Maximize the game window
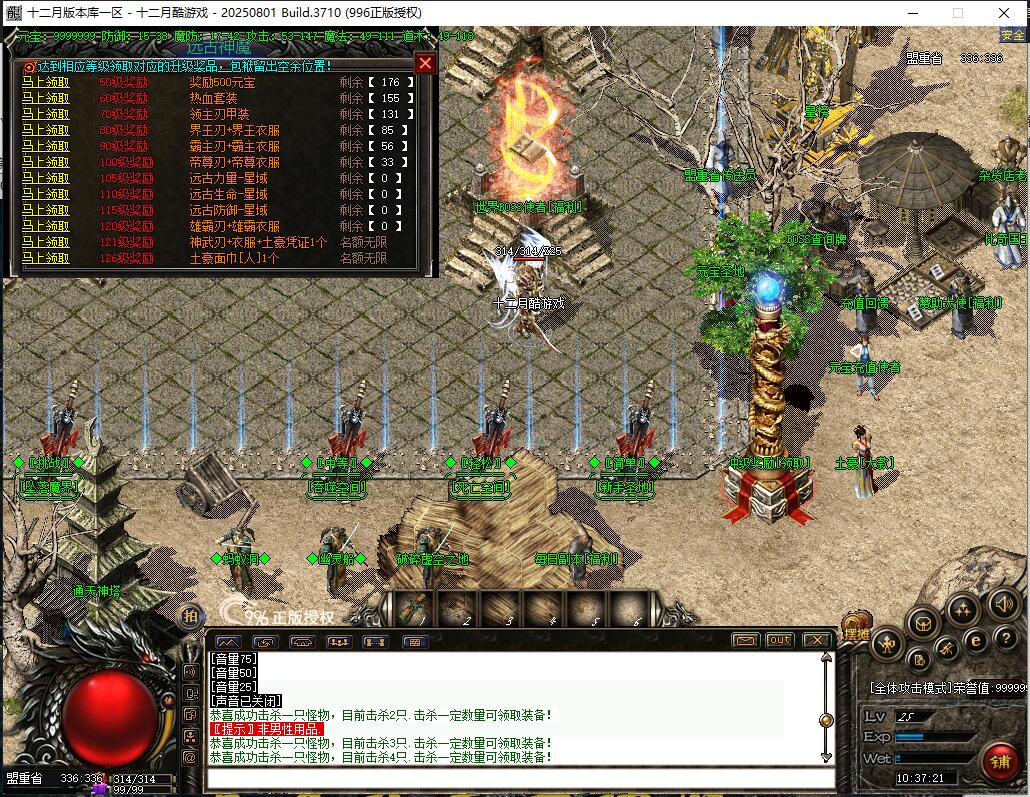1030x797 pixels. point(957,13)
